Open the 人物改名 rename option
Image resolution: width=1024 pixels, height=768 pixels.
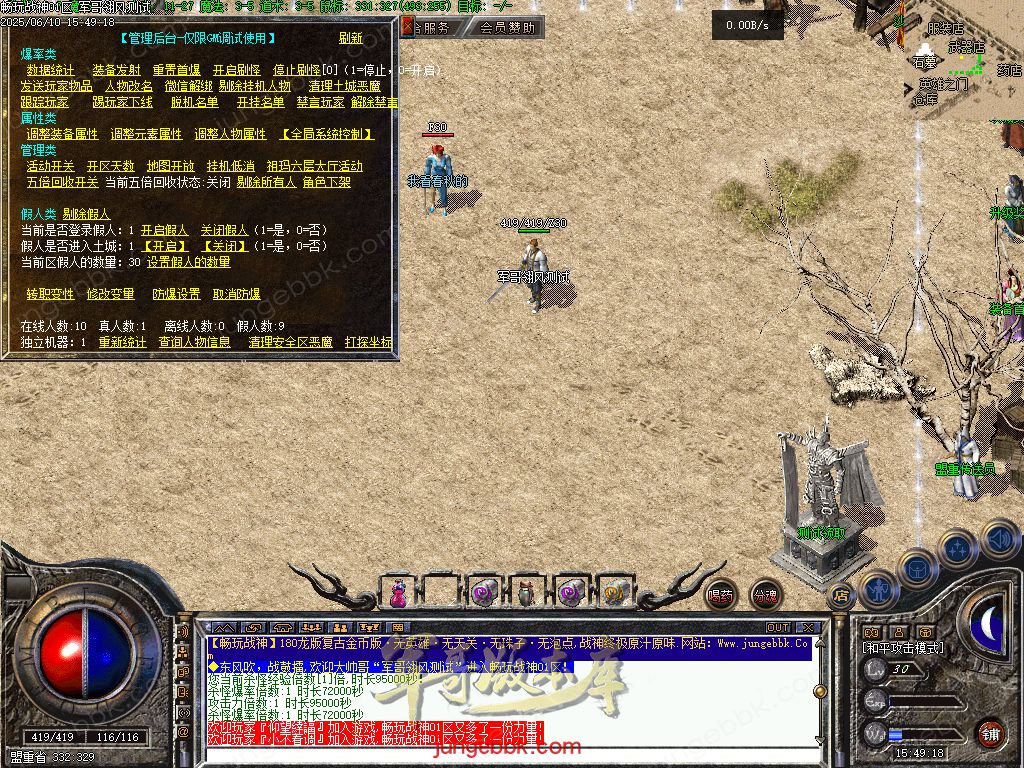[x=128, y=87]
